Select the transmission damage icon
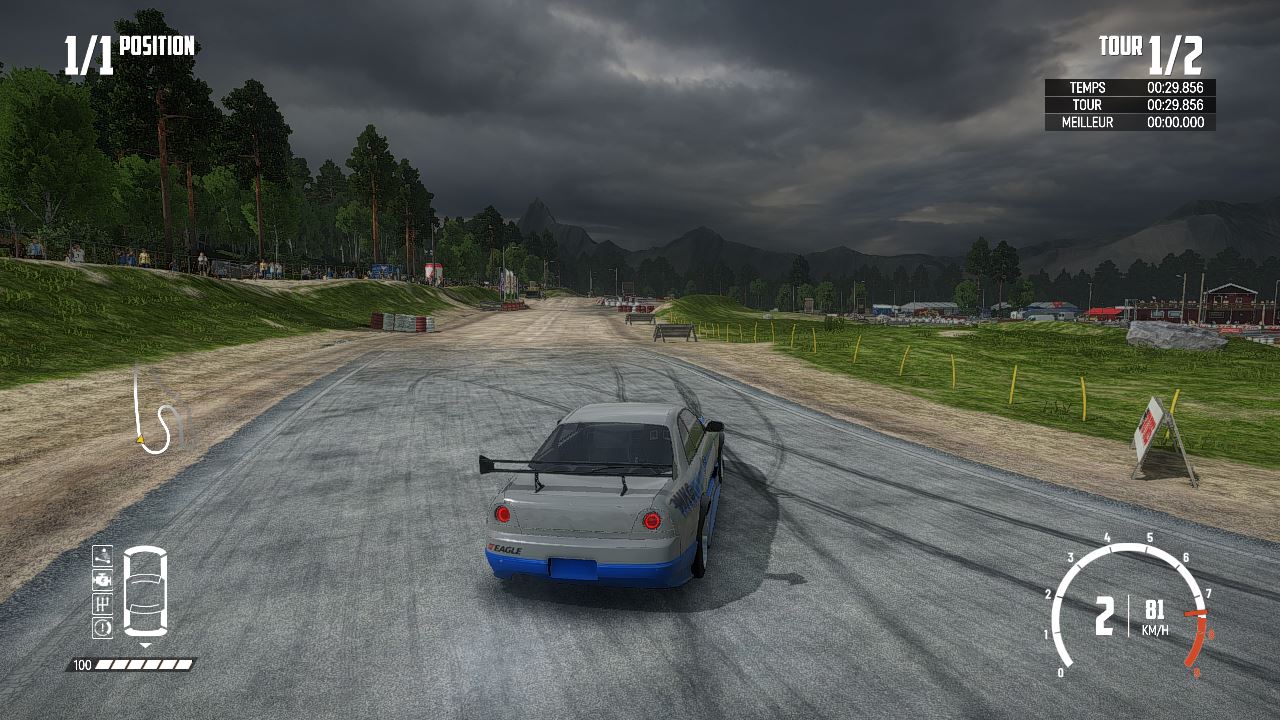This screenshot has height=720, width=1280. 102,605
